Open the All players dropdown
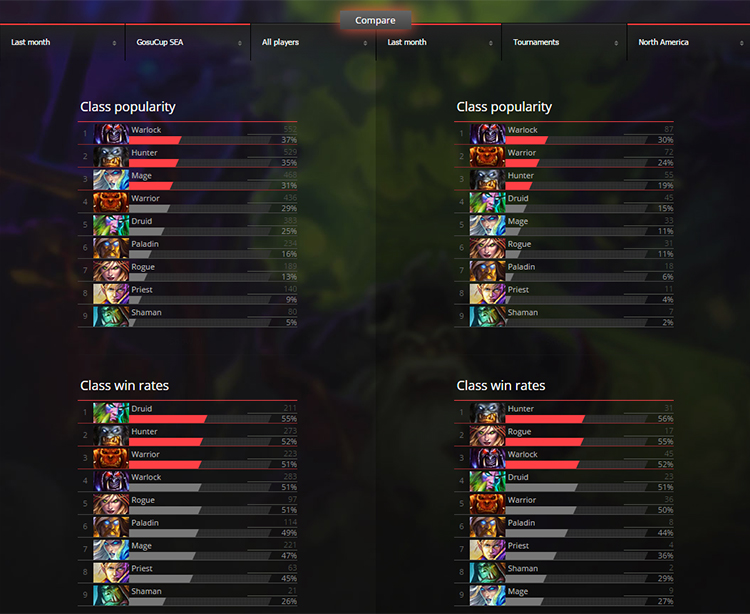The image size is (750, 614). click(313, 43)
